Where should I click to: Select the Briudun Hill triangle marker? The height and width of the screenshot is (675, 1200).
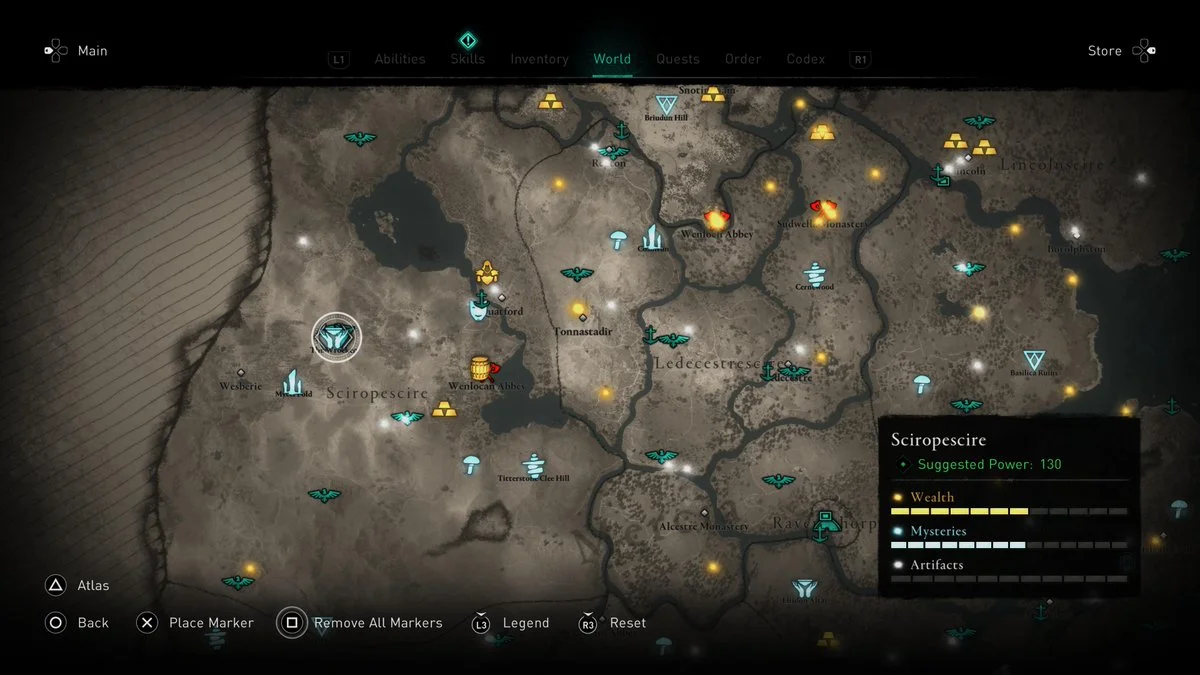(x=665, y=104)
